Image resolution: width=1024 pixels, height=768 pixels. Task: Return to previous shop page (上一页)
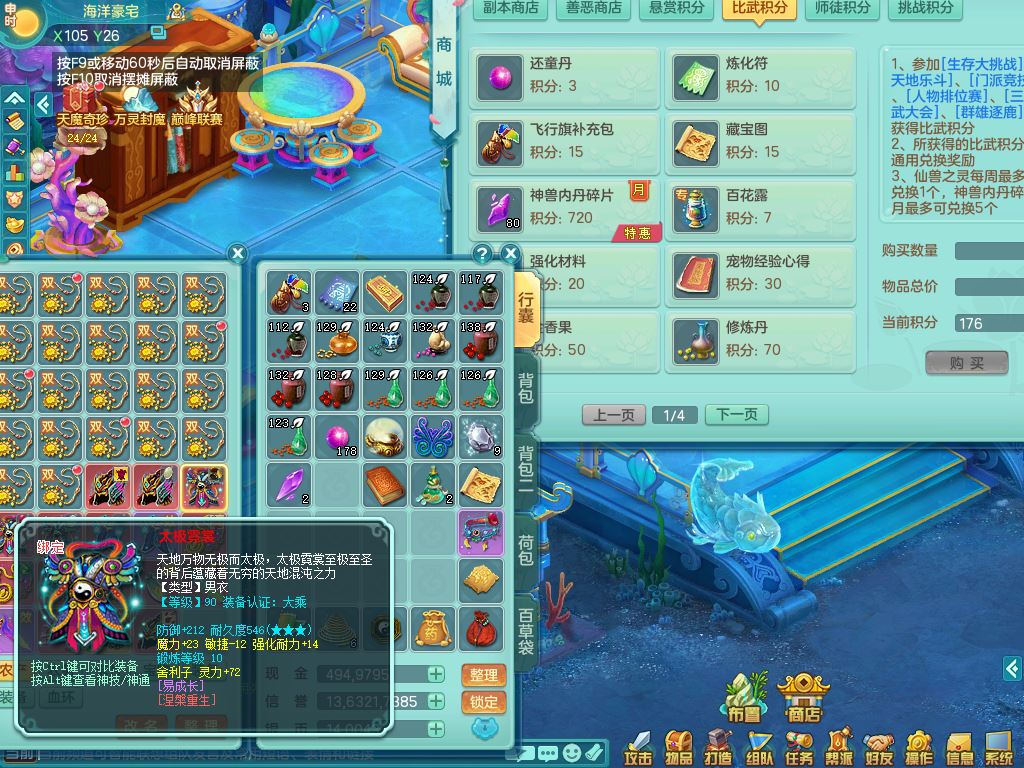pyautogui.click(x=613, y=415)
